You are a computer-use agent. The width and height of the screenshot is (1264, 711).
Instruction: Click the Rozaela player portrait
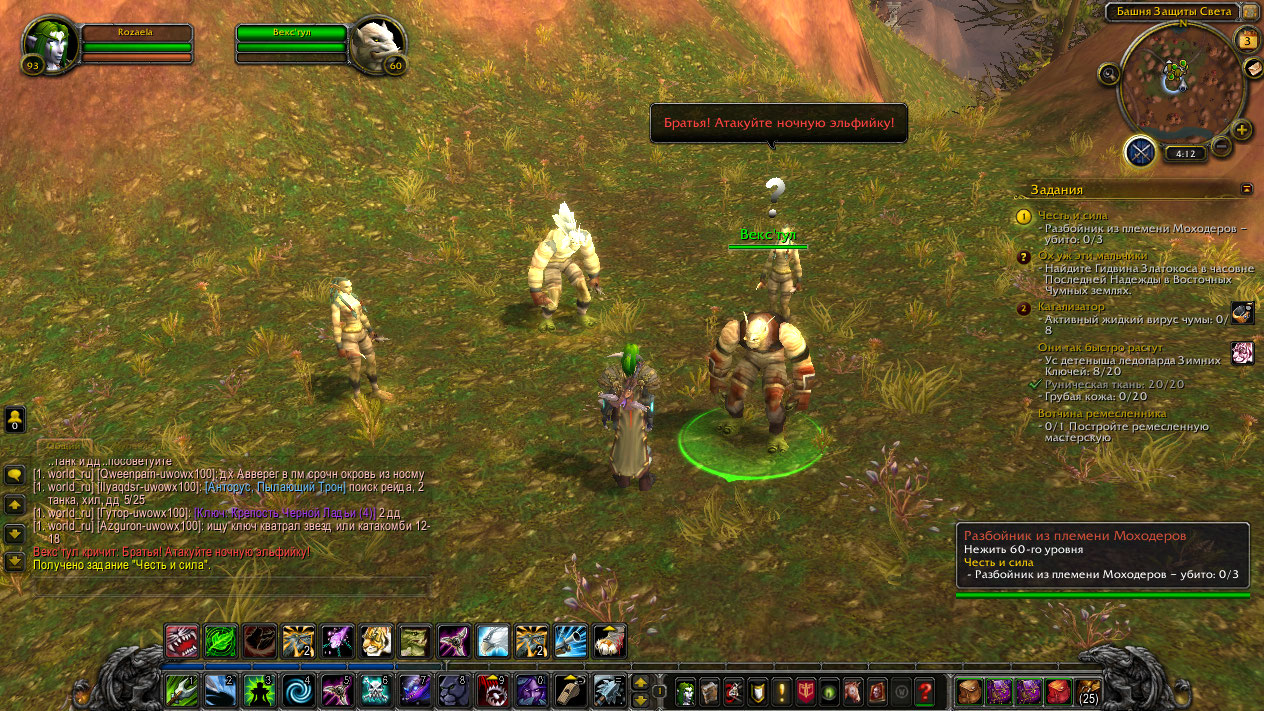tap(48, 43)
